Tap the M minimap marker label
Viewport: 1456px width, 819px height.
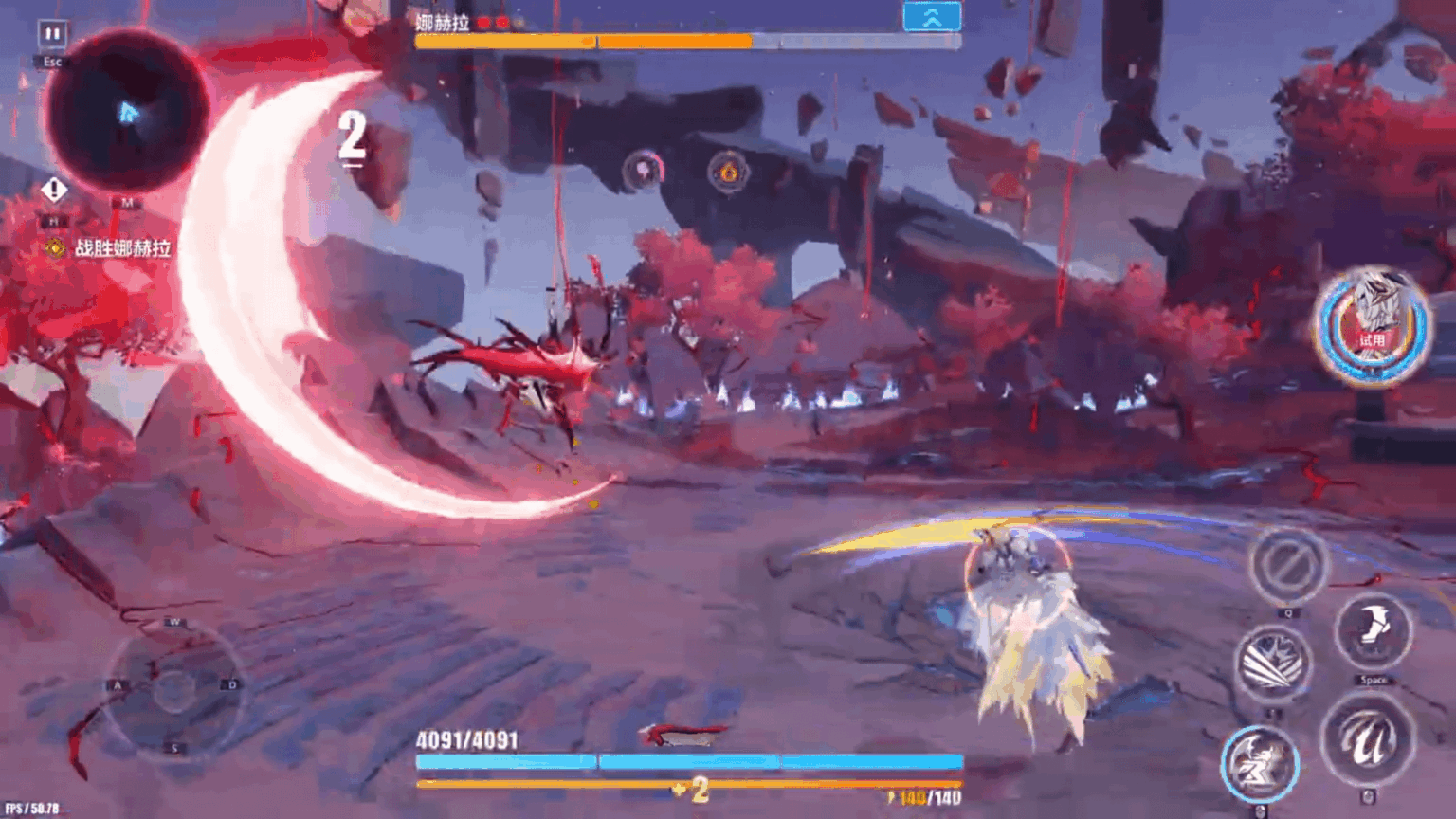(127, 202)
